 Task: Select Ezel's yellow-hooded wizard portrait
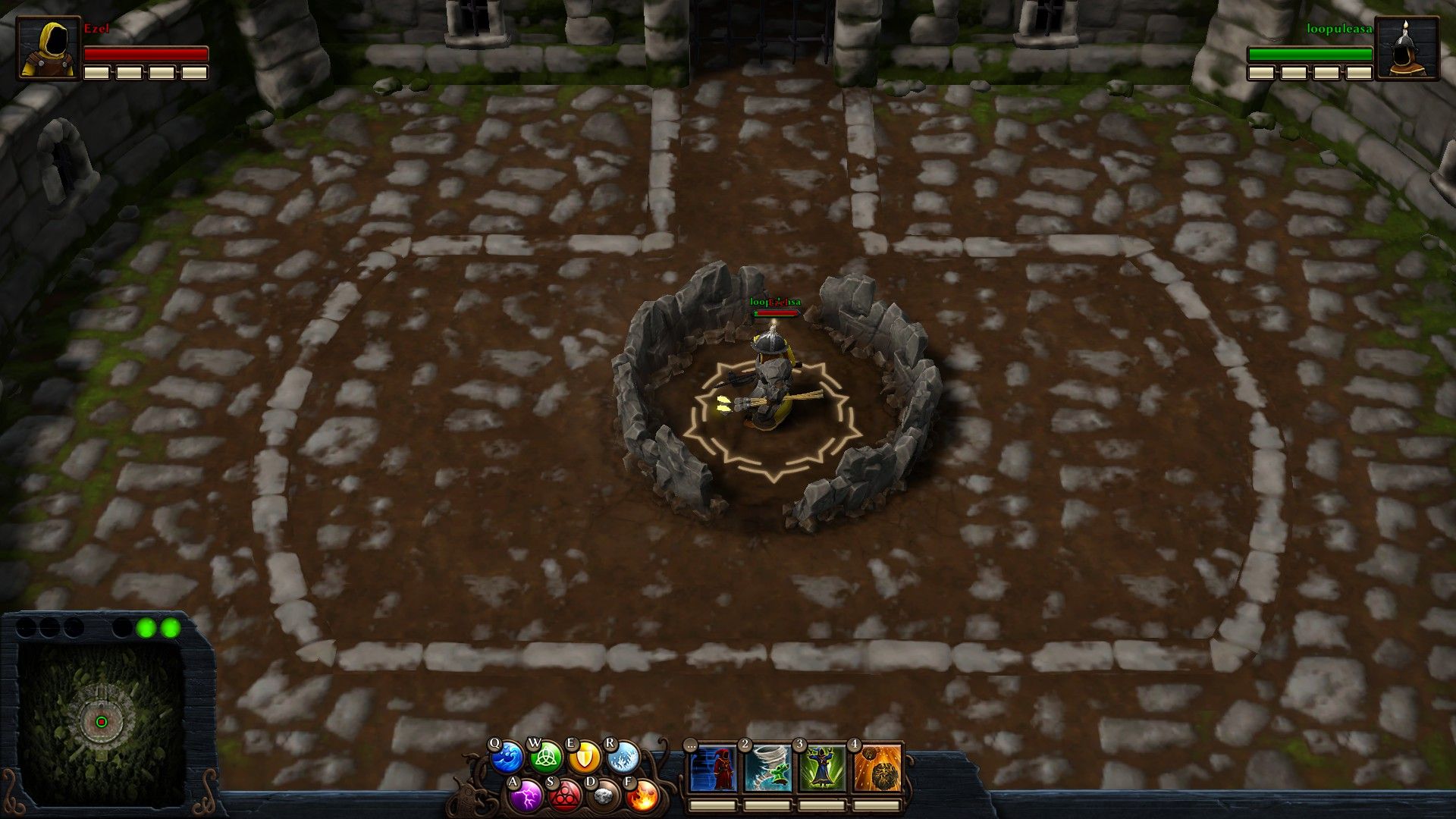point(49,49)
